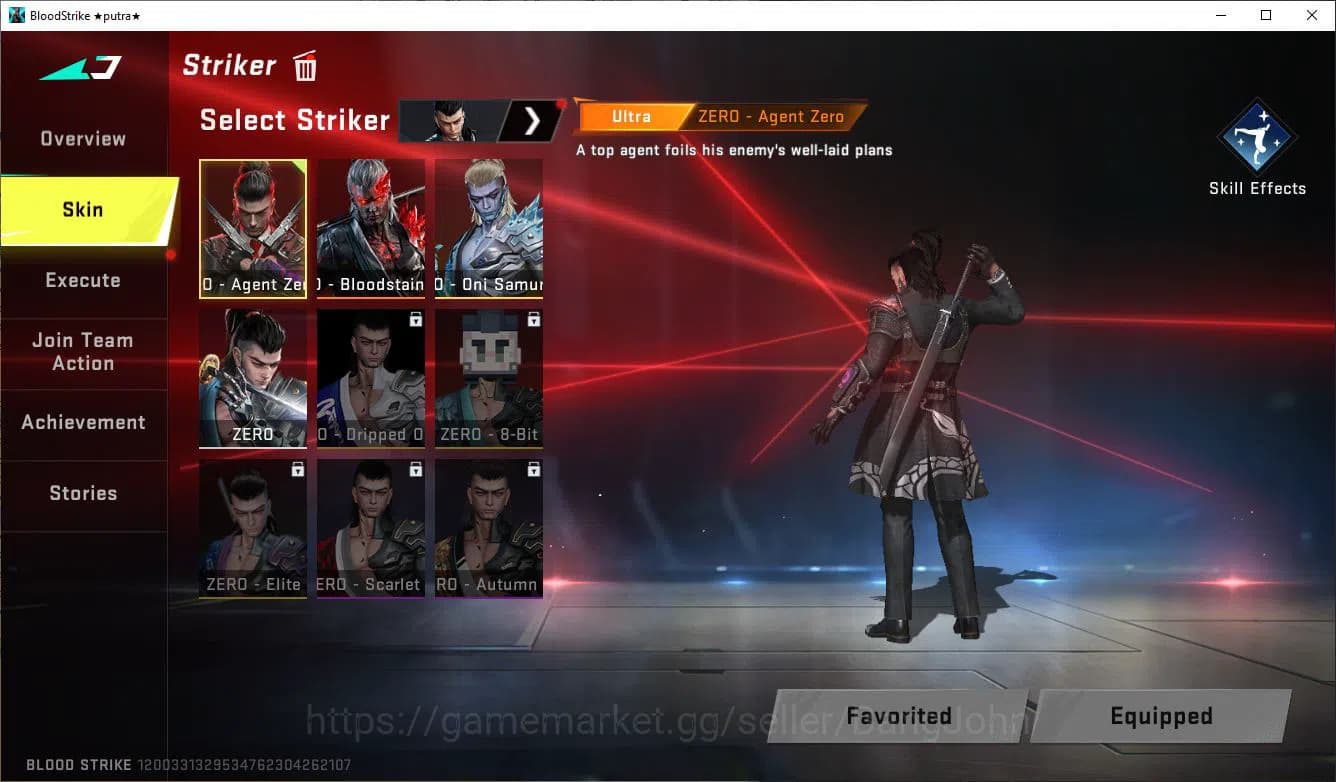Open the Skill Effects panel
The height and width of the screenshot is (782, 1336).
point(1257,140)
